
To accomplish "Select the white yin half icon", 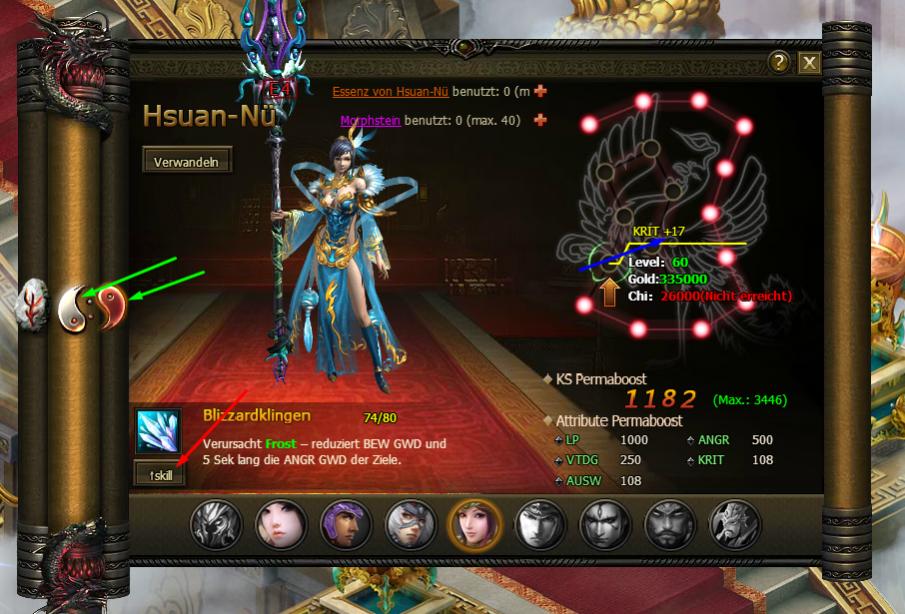I will pyautogui.click(x=74, y=309).
